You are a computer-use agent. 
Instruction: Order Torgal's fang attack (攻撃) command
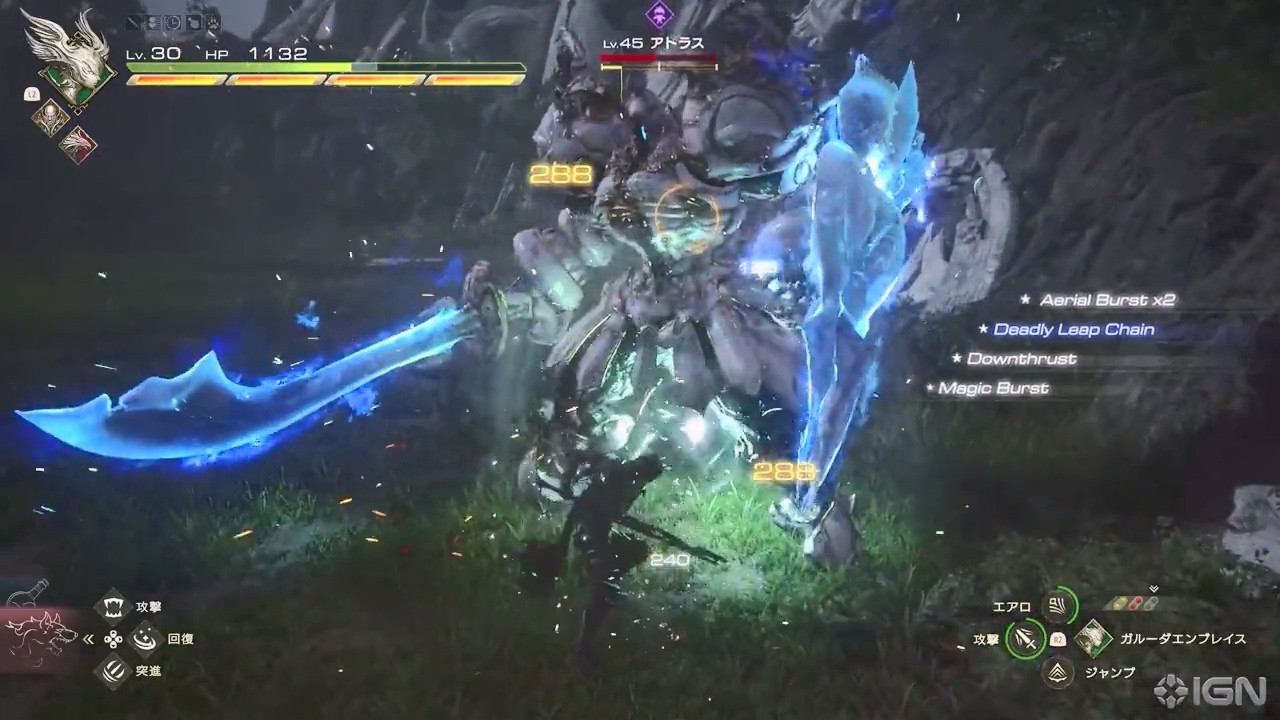coord(113,606)
